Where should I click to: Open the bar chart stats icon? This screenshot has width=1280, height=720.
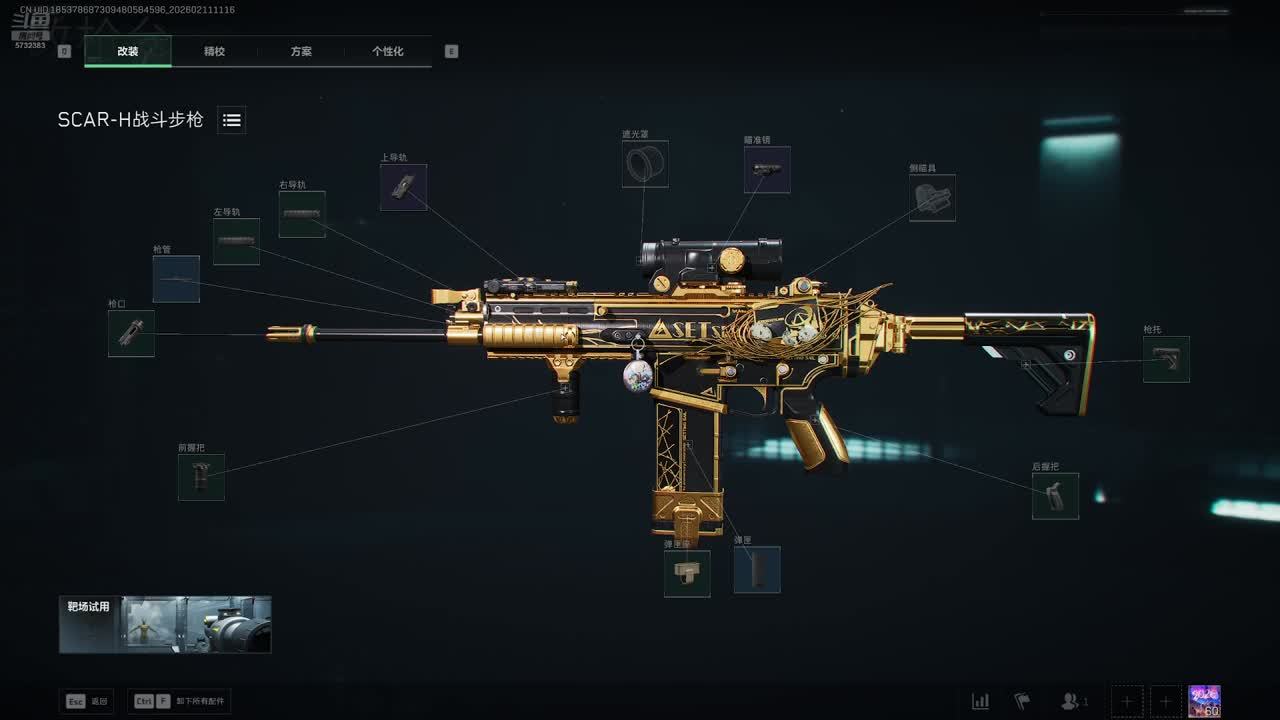[981, 701]
